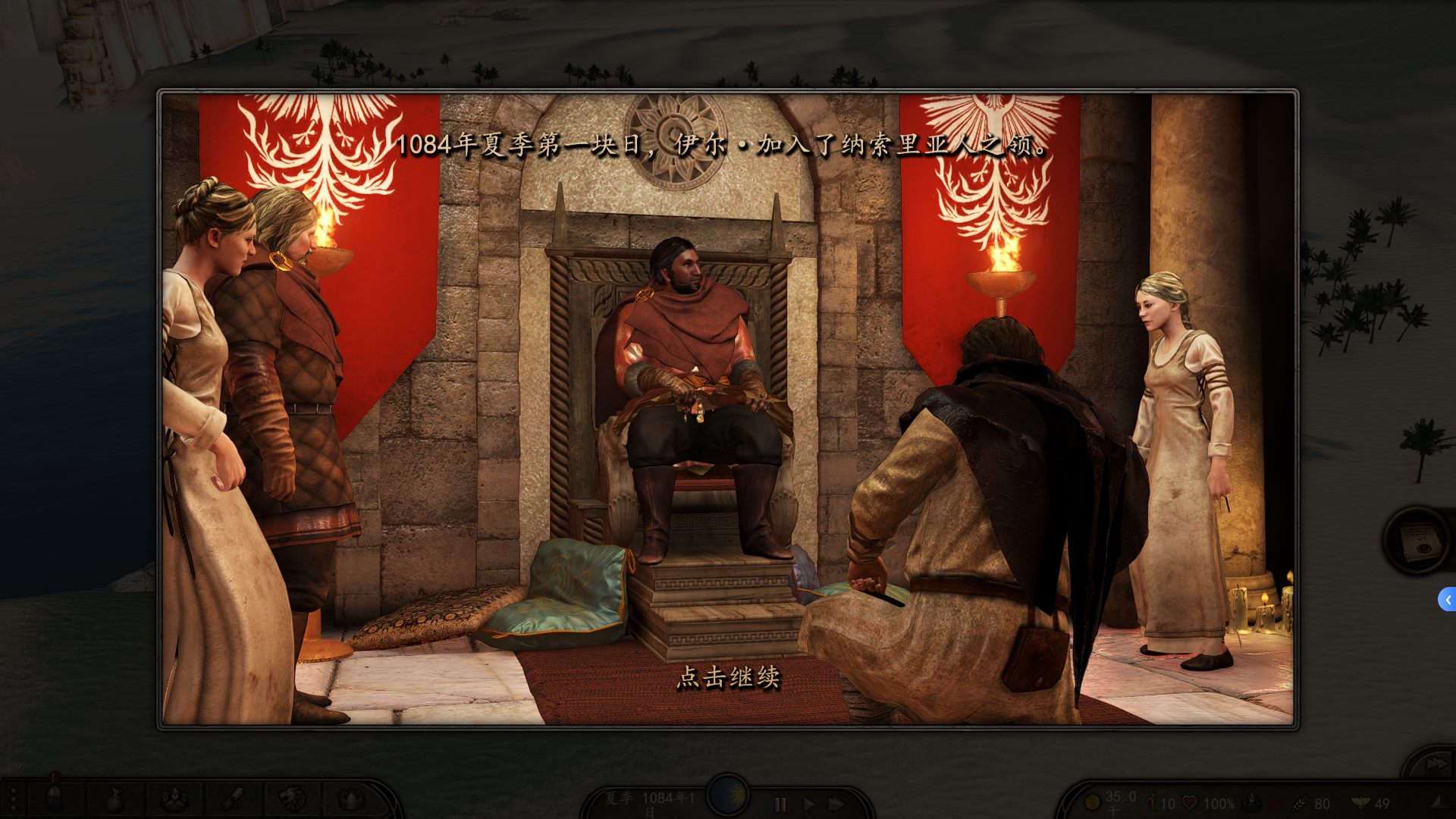The image size is (1456, 819).
Task: Resume time at normal play speed
Action: (808, 804)
